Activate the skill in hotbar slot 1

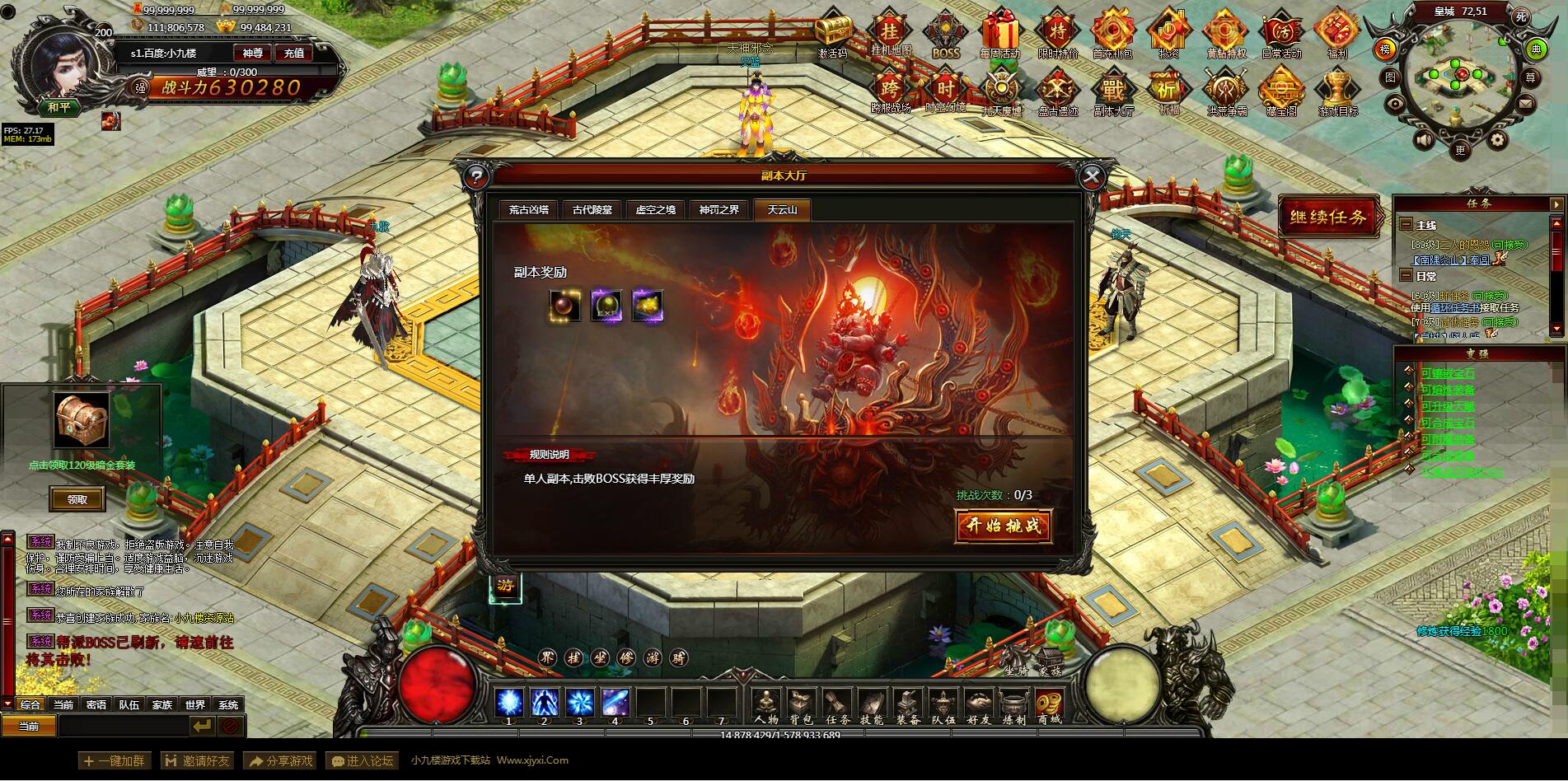pos(509,703)
